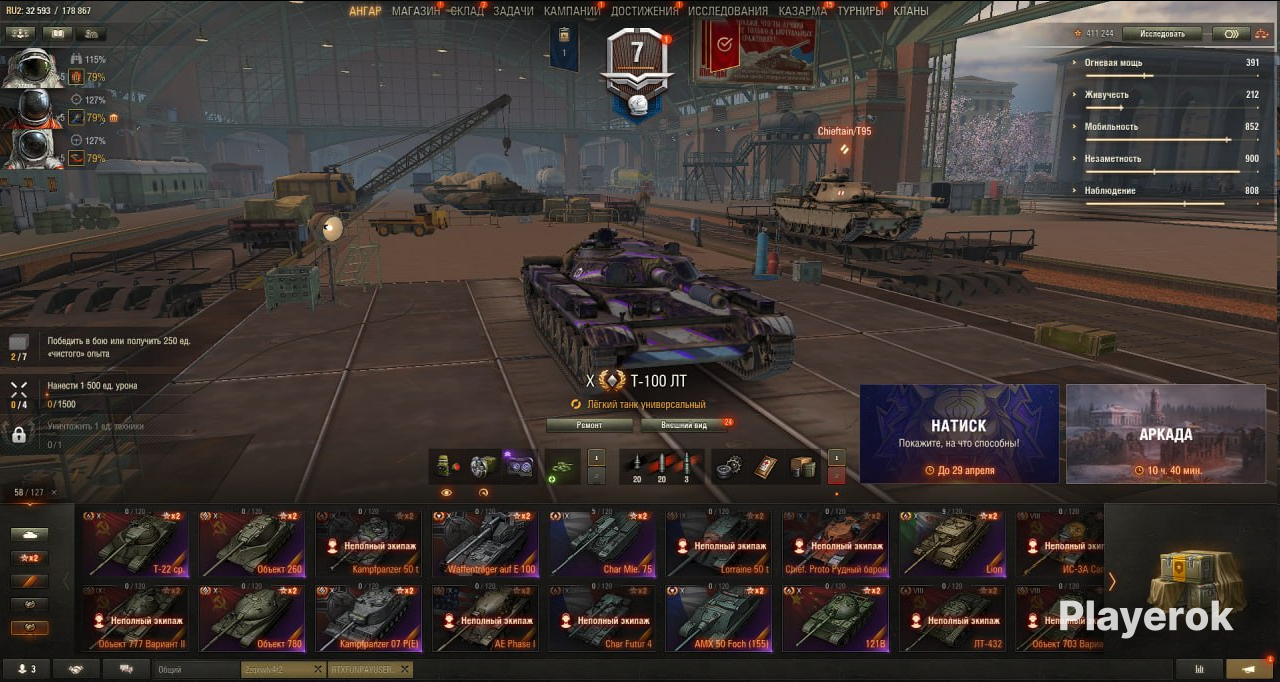Choose the Waffenträger auf E 100 tank
This screenshot has width=1280, height=682.
coord(485,544)
